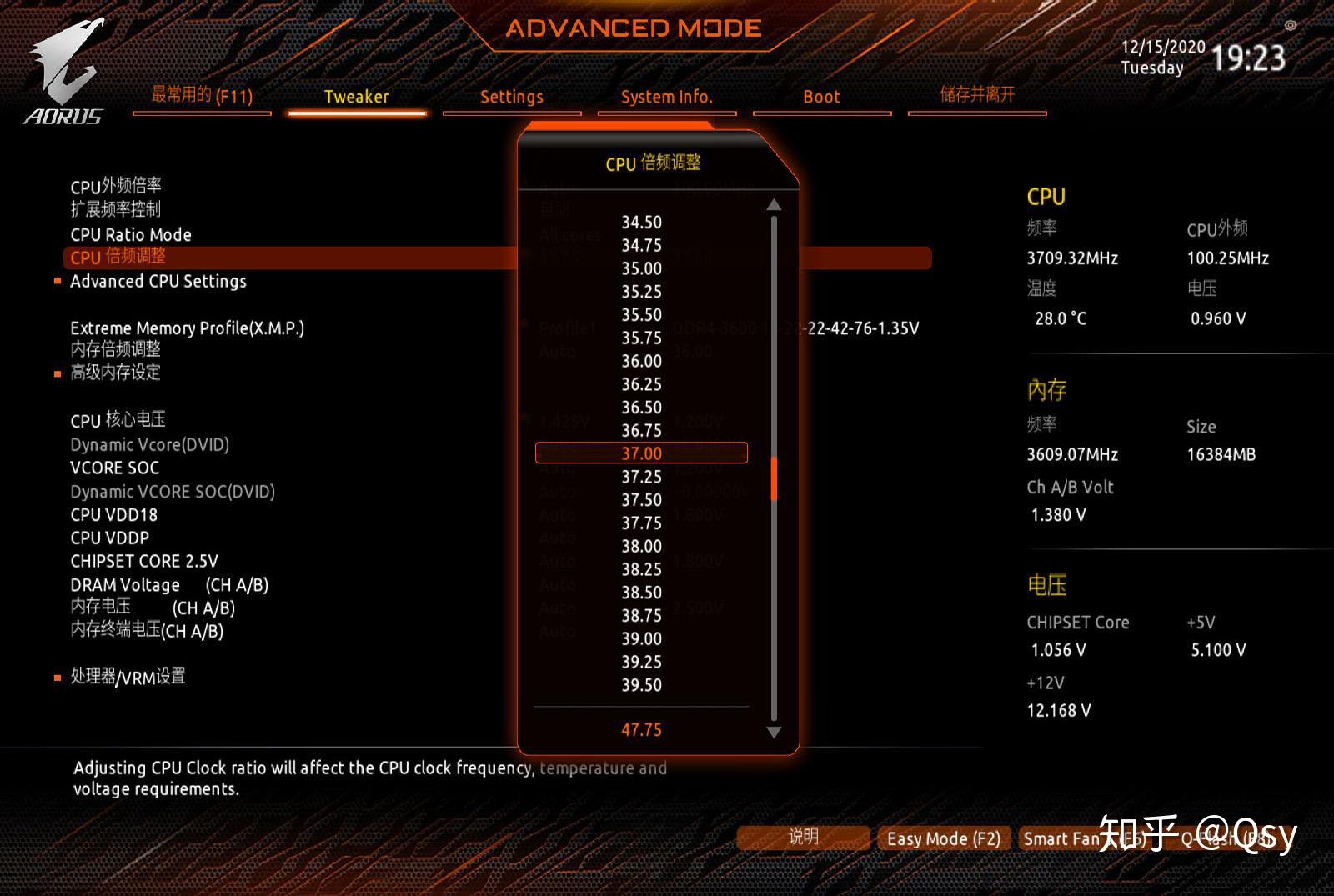
Task: Open the 储存并离开 save and exit tab
Action: (x=977, y=94)
